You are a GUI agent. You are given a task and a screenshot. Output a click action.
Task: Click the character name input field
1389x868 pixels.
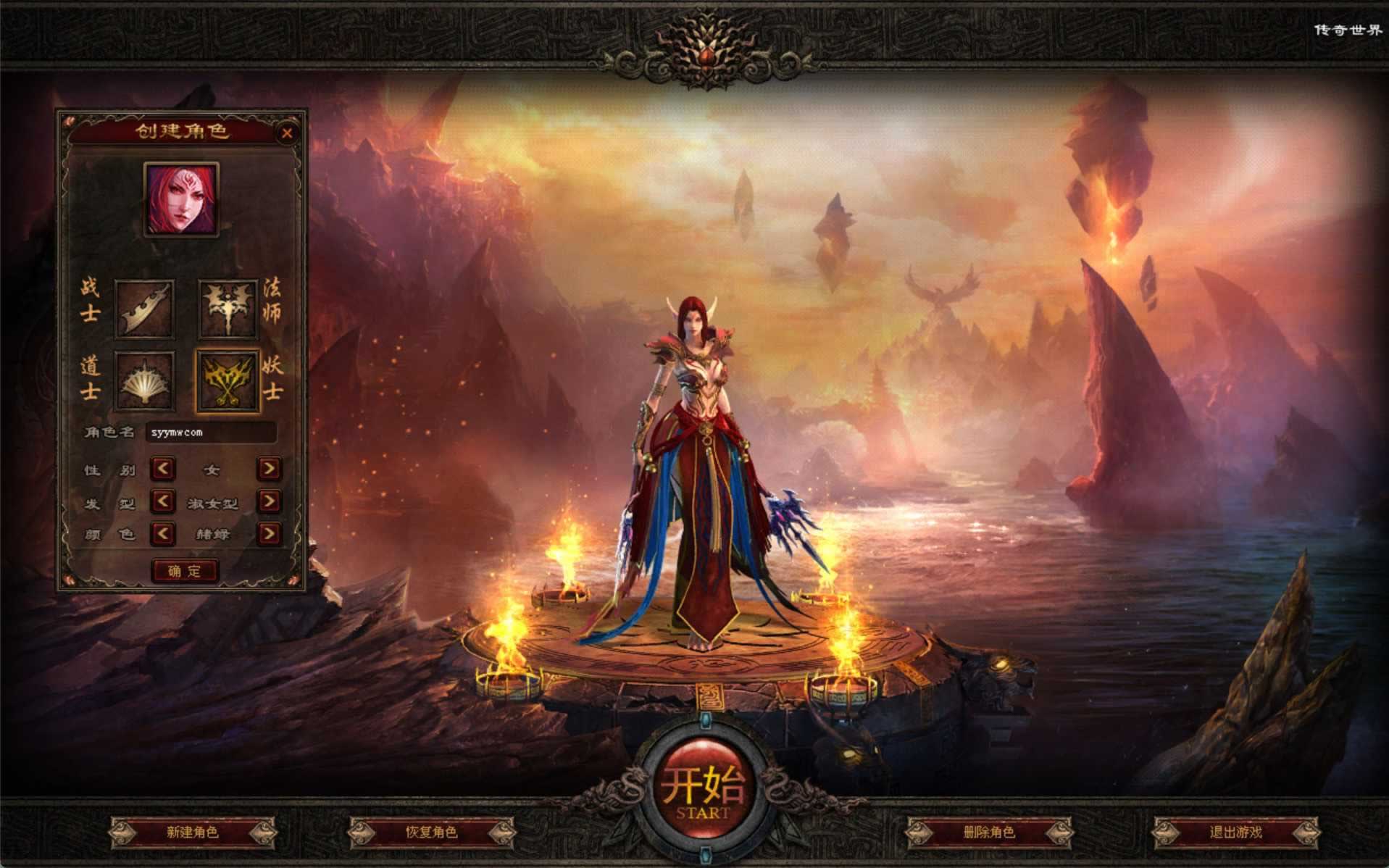pyautogui.click(x=211, y=433)
